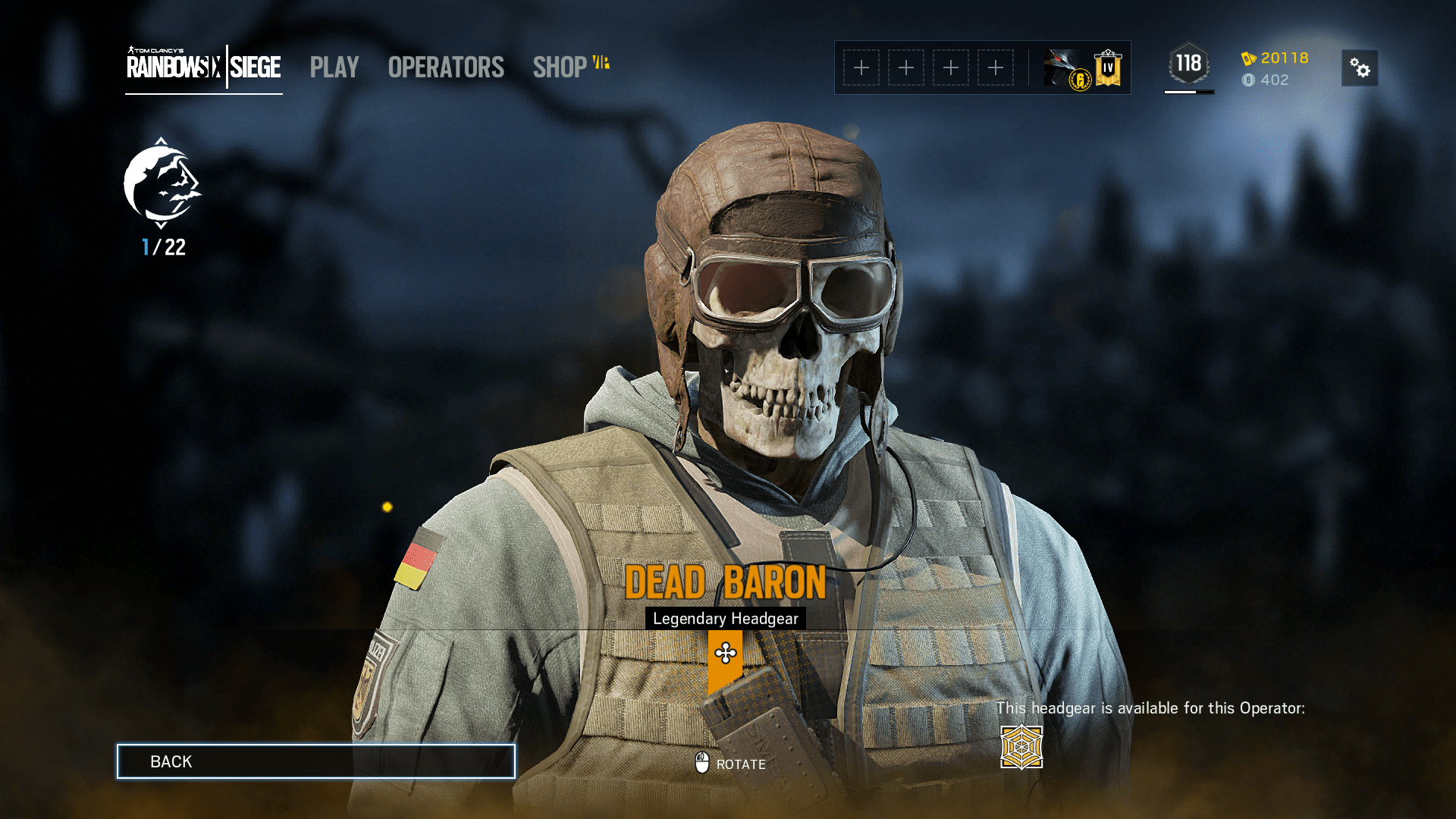1456x819 pixels.
Task: Click the level 118 hexagonal badge
Action: click(1189, 64)
